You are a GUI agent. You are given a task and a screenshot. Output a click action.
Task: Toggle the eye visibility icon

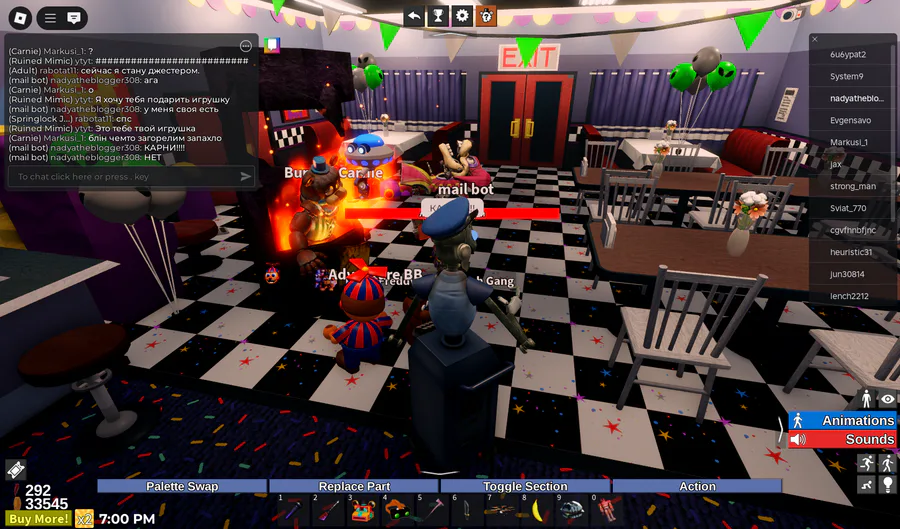(887, 400)
